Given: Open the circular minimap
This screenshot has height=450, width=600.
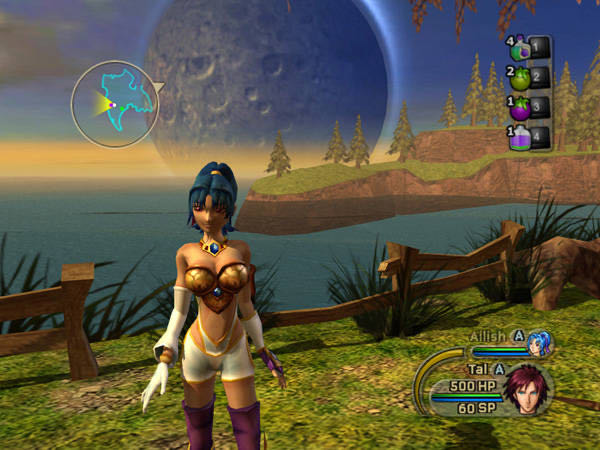Looking at the screenshot, I should (115, 103).
